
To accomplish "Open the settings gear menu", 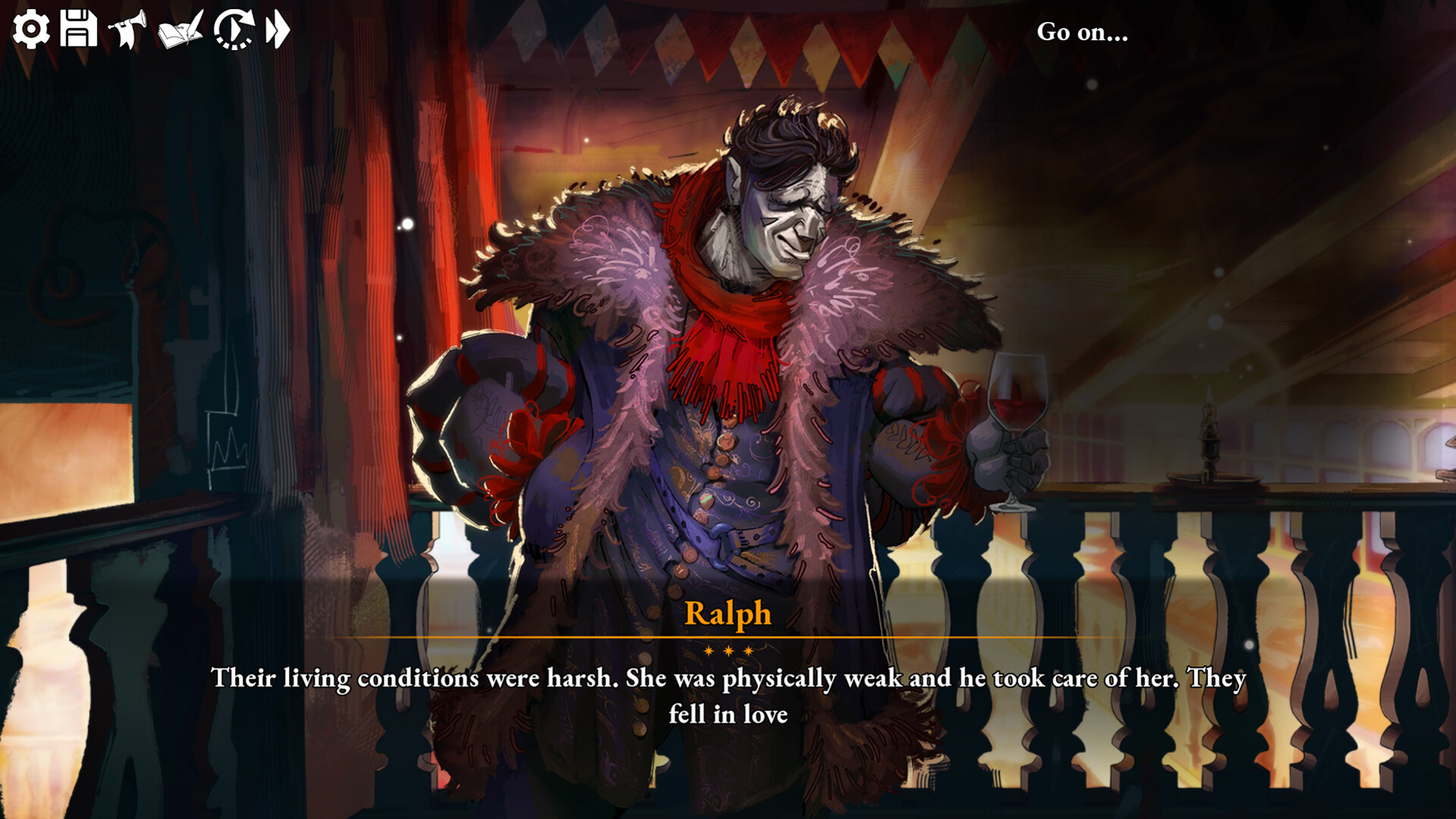I will (31, 30).
